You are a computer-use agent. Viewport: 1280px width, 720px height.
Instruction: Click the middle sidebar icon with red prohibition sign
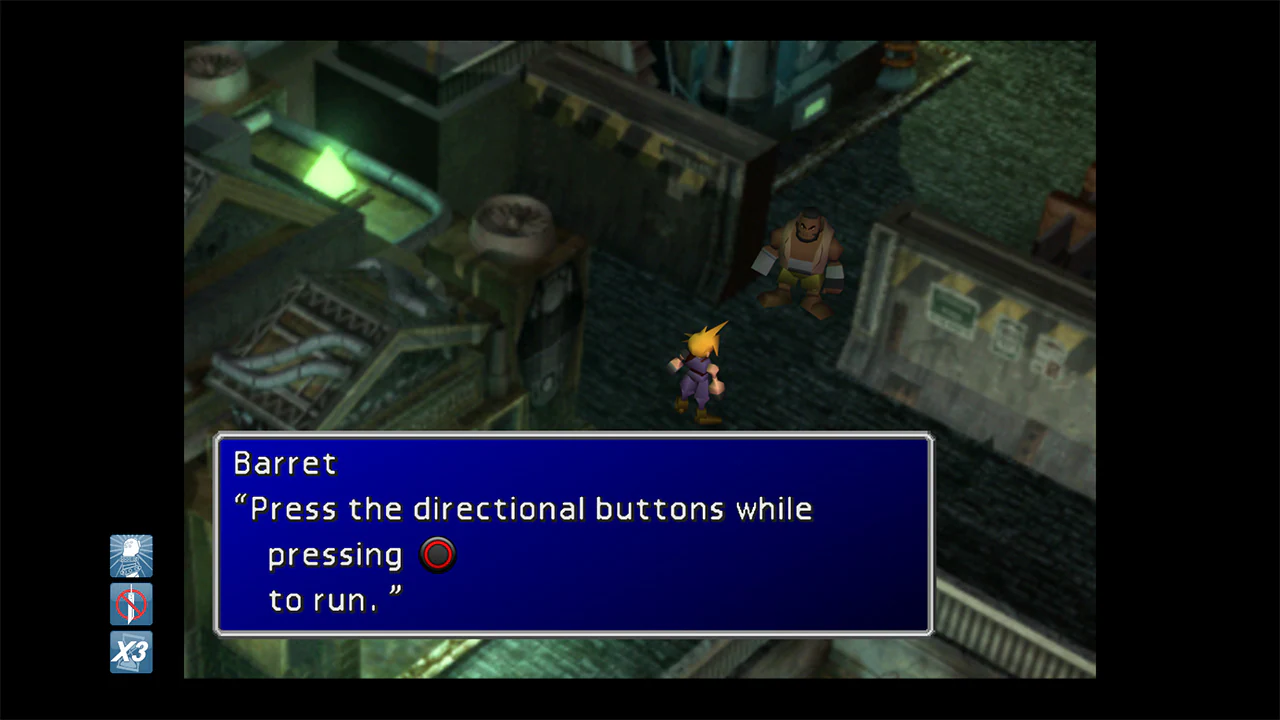[x=131, y=604]
